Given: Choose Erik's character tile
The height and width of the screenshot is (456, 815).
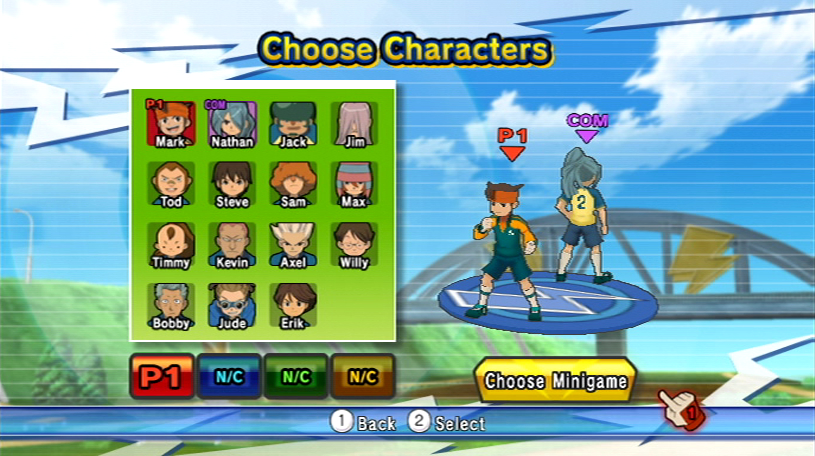Looking at the screenshot, I should (x=293, y=304).
